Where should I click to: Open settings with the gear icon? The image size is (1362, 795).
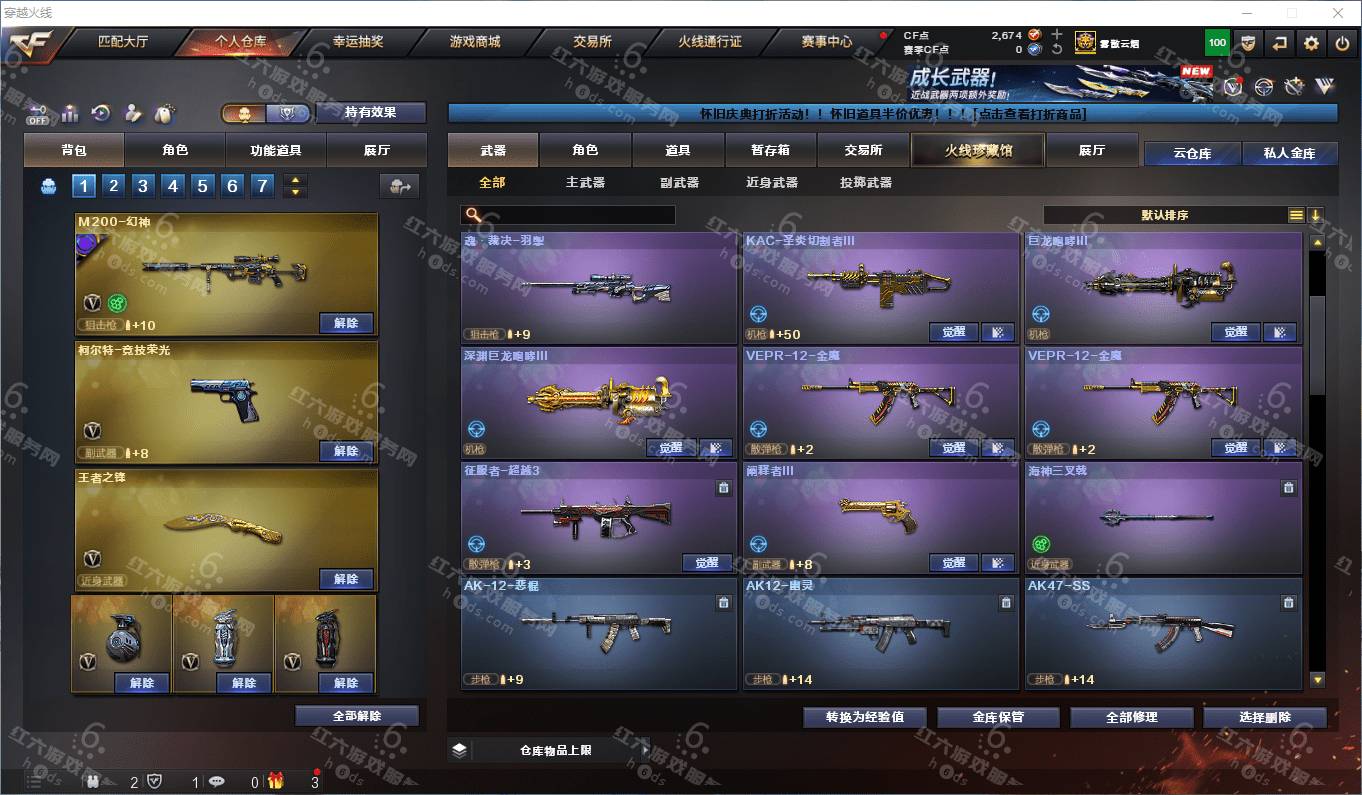point(1311,43)
